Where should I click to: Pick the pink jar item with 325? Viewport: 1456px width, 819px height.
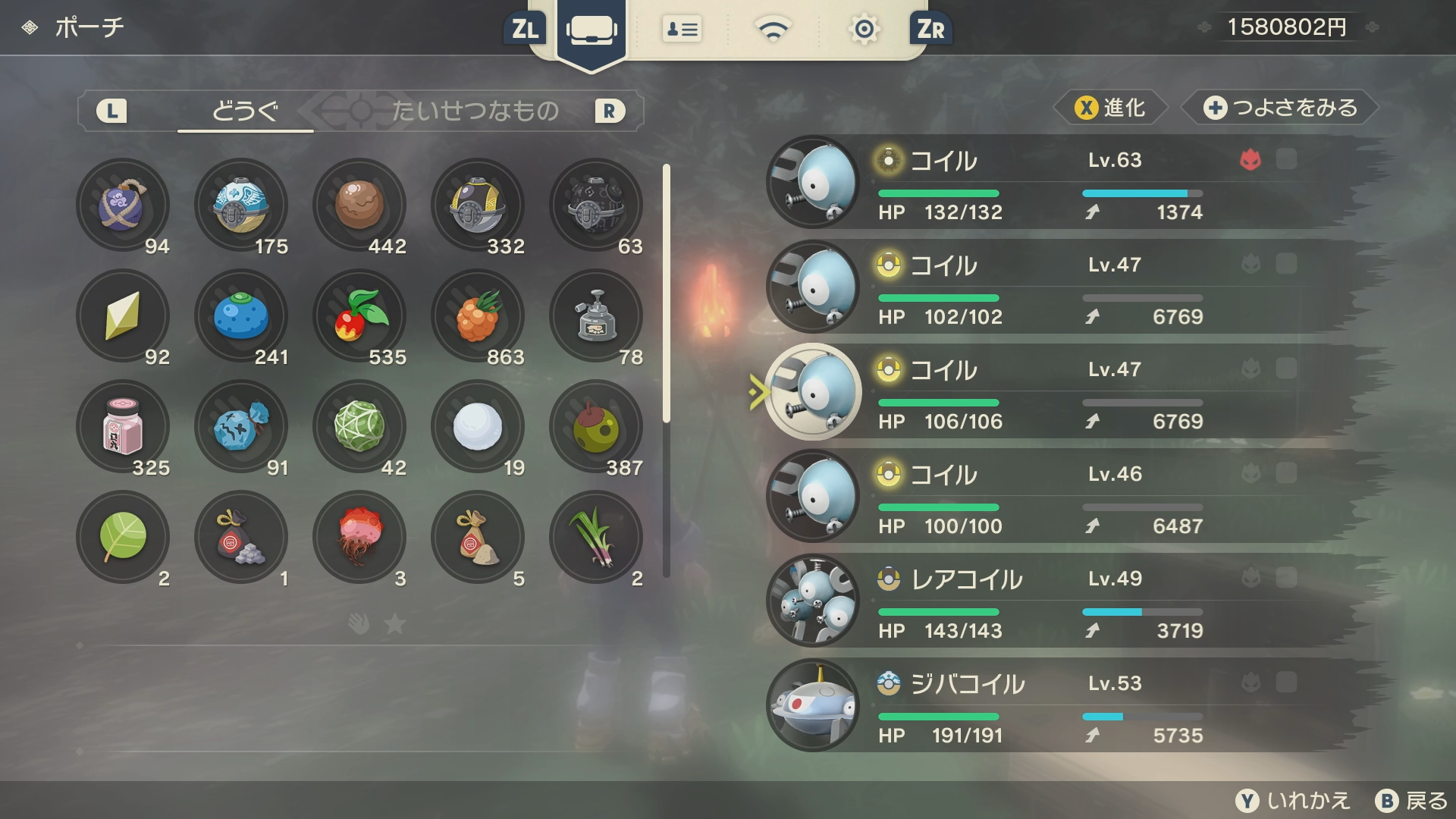coord(123,427)
